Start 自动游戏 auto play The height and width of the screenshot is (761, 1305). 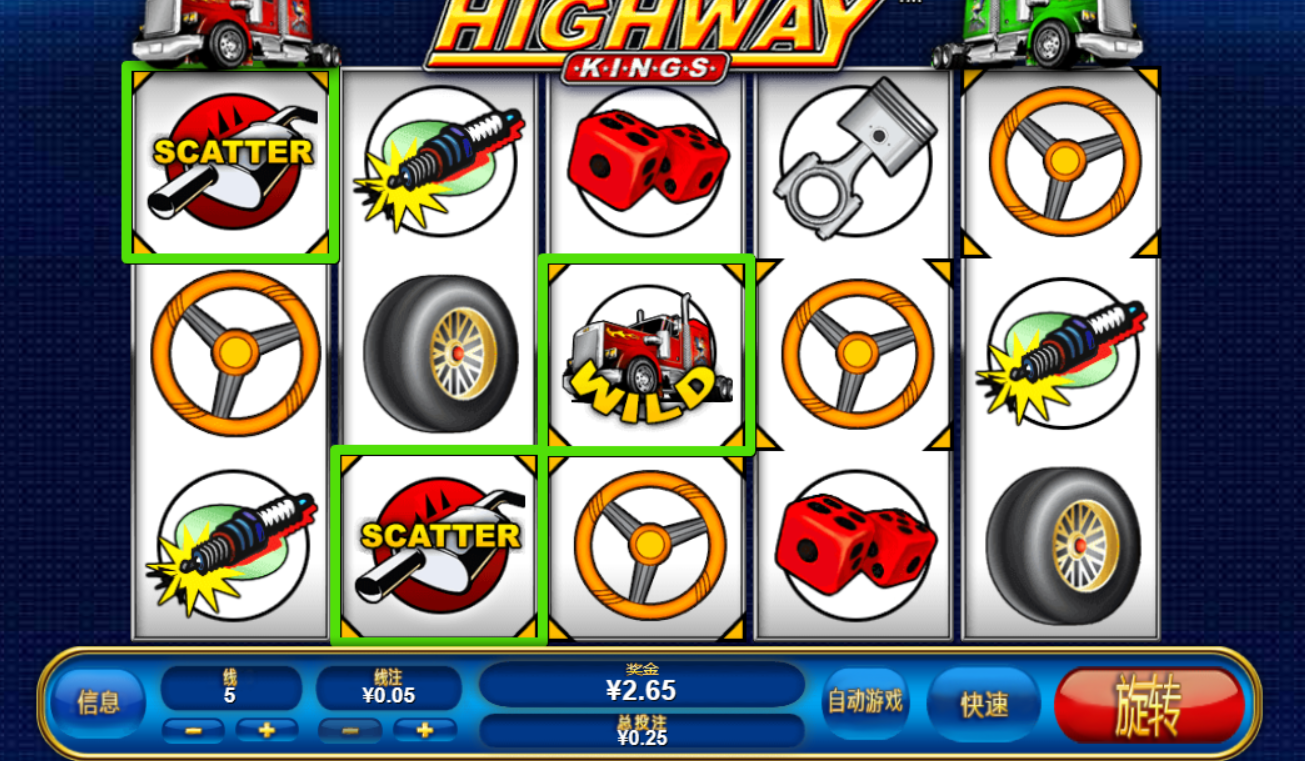864,703
